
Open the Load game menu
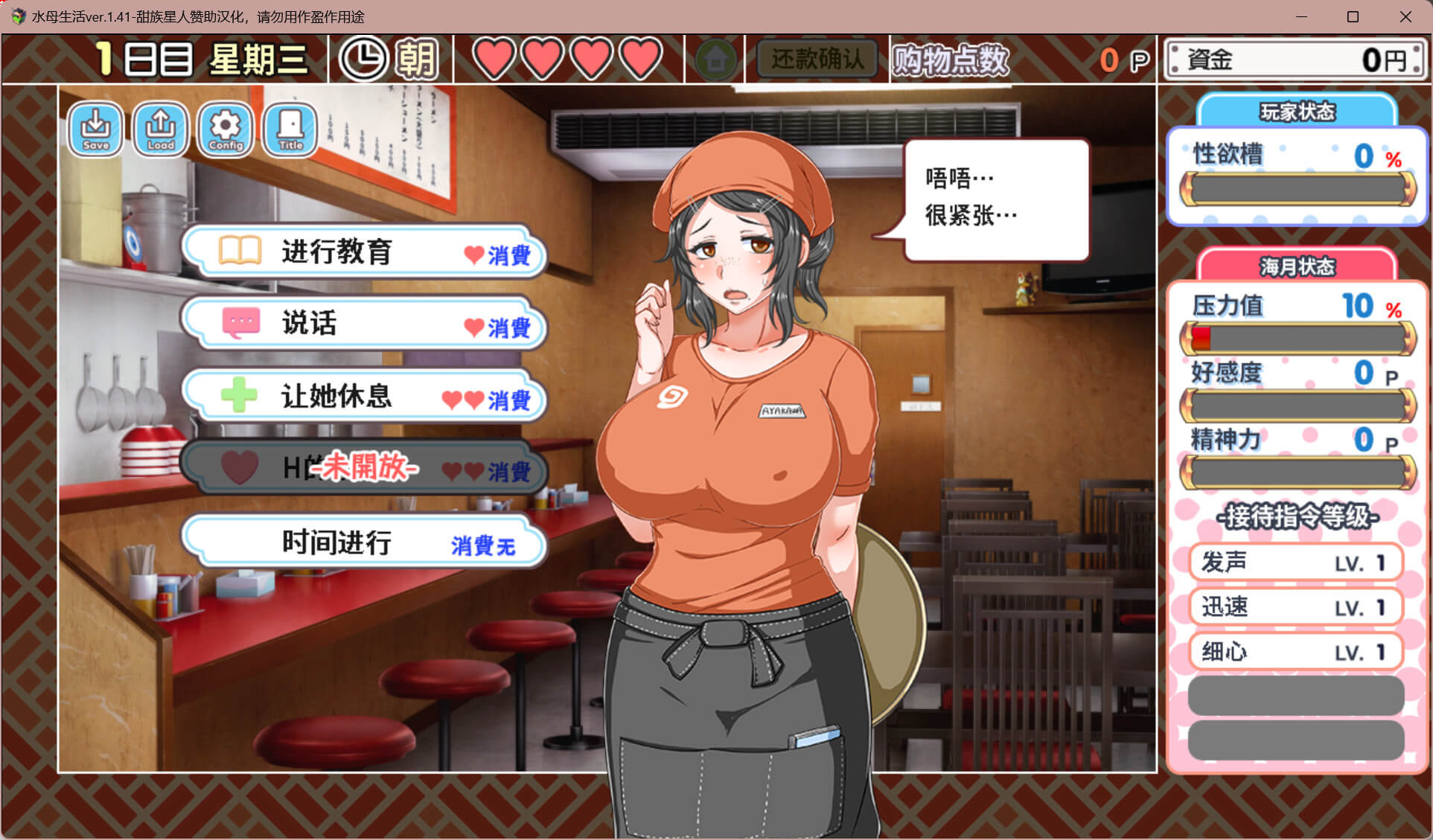pos(160,129)
